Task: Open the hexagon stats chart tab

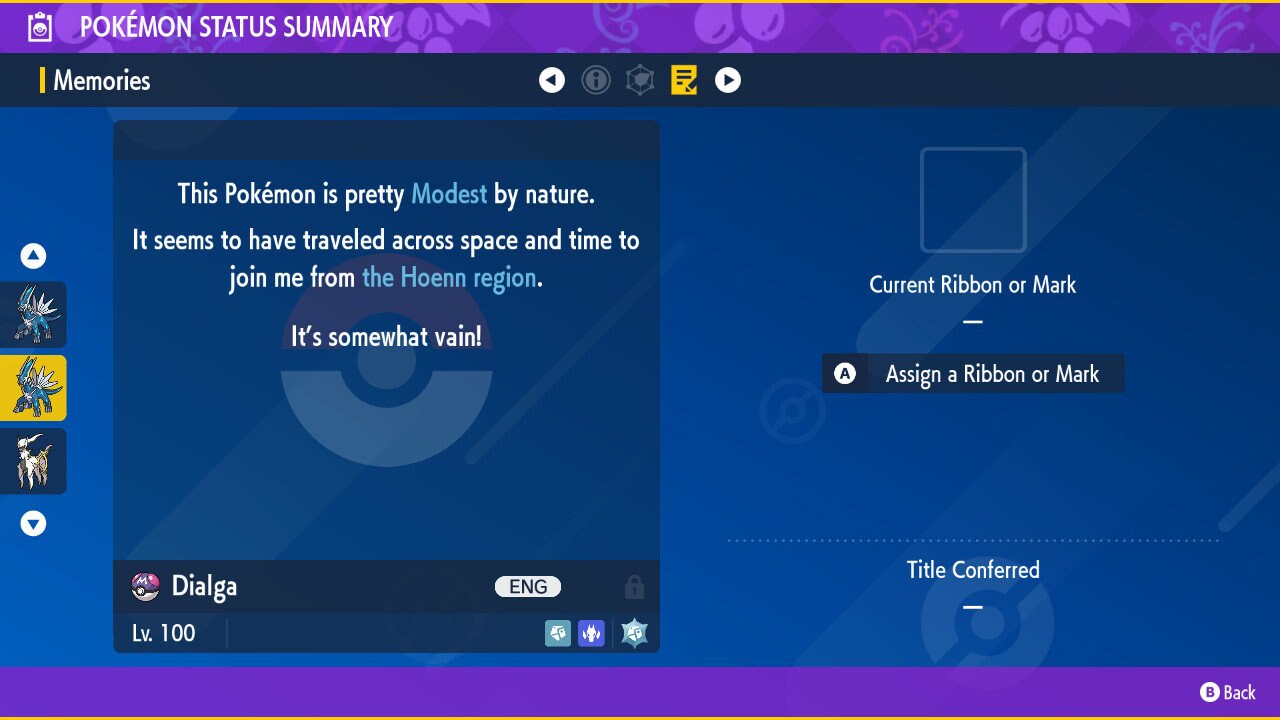Action: click(640, 80)
